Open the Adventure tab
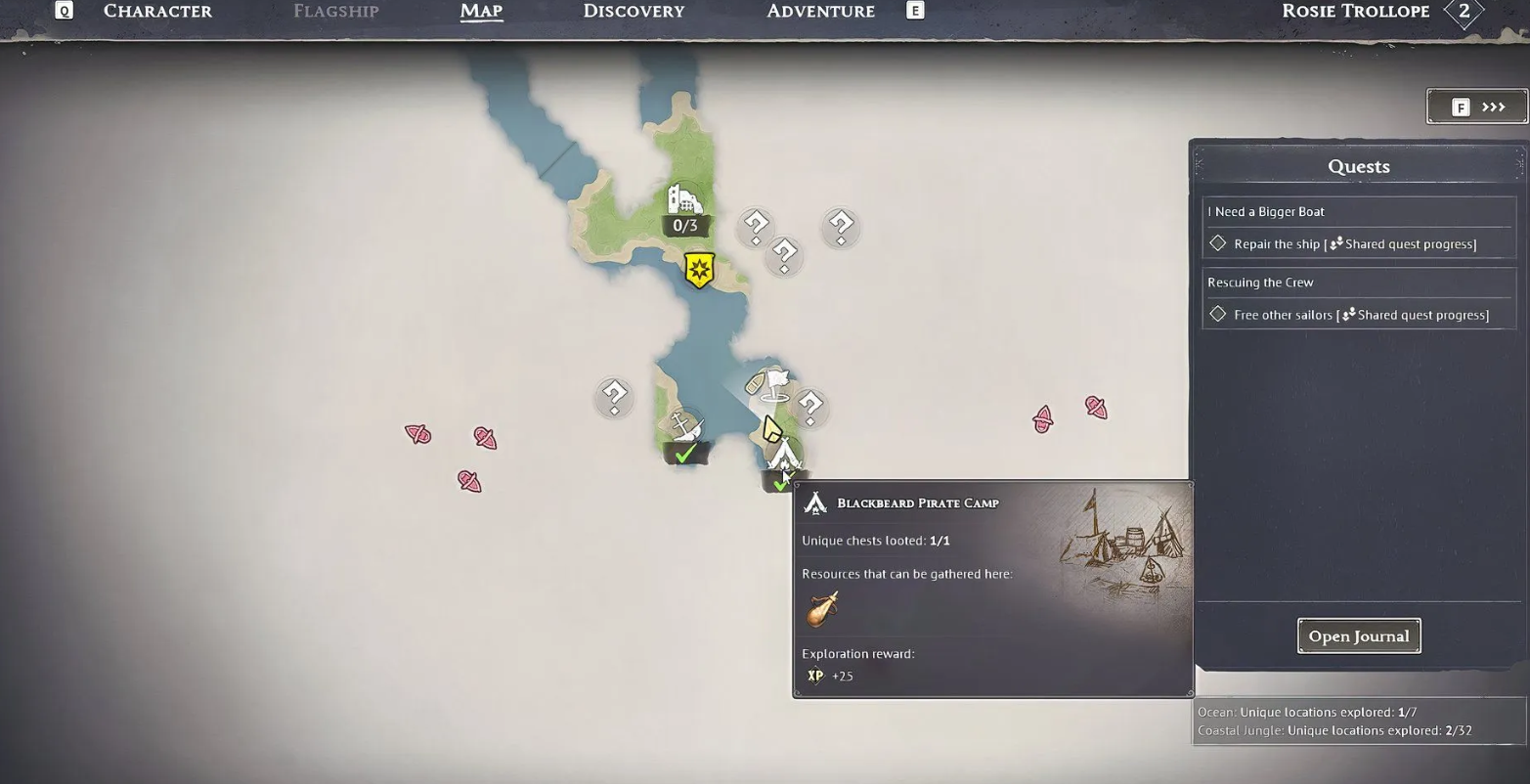1530x784 pixels. tap(820, 12)
